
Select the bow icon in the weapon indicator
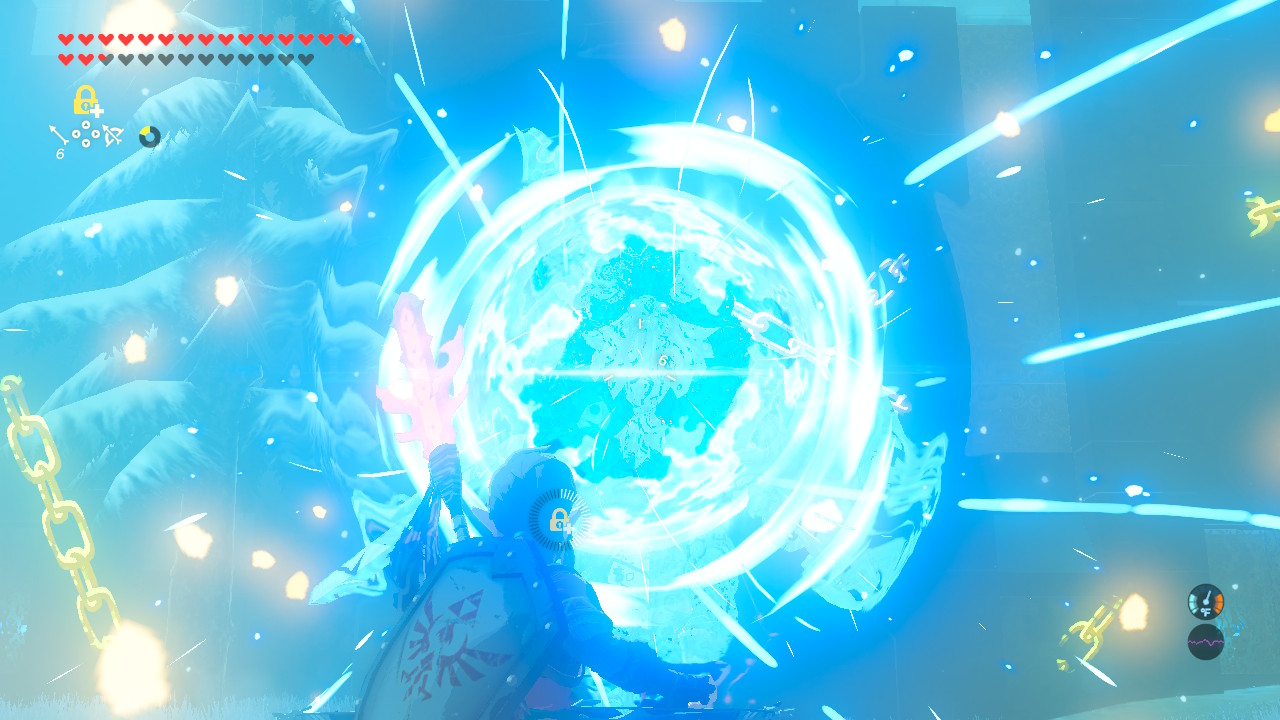pos(111,135)
